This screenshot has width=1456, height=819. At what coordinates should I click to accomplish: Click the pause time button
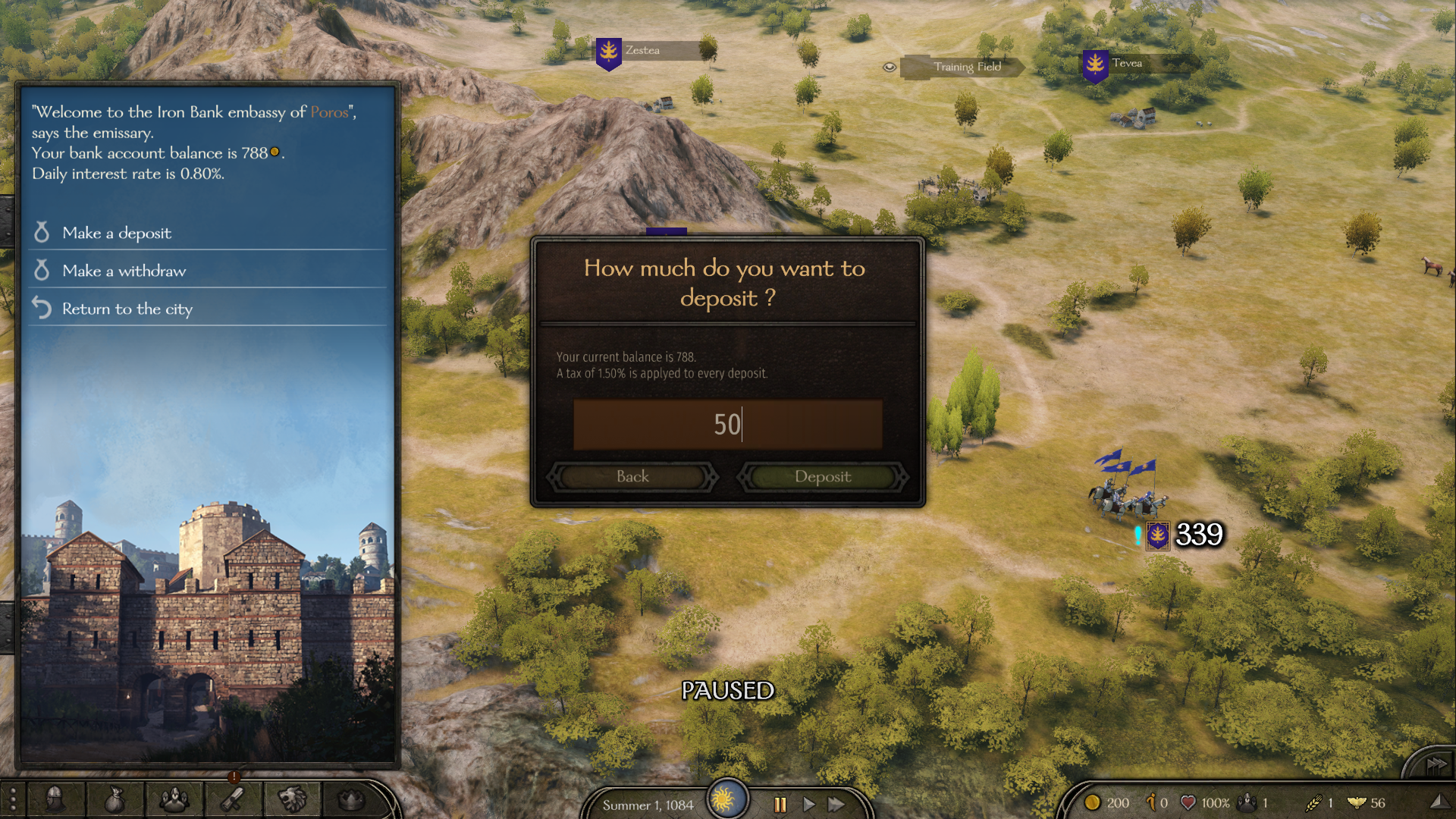[x=780, y=805]
